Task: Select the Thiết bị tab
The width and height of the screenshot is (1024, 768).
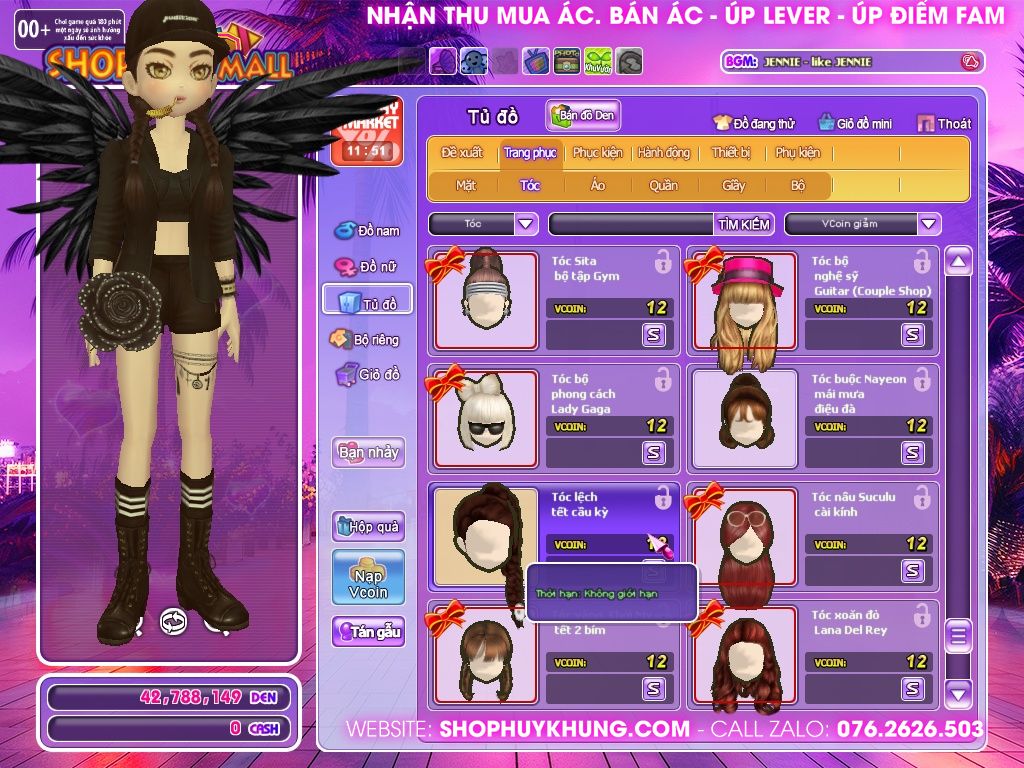Action: click(731, 153)
